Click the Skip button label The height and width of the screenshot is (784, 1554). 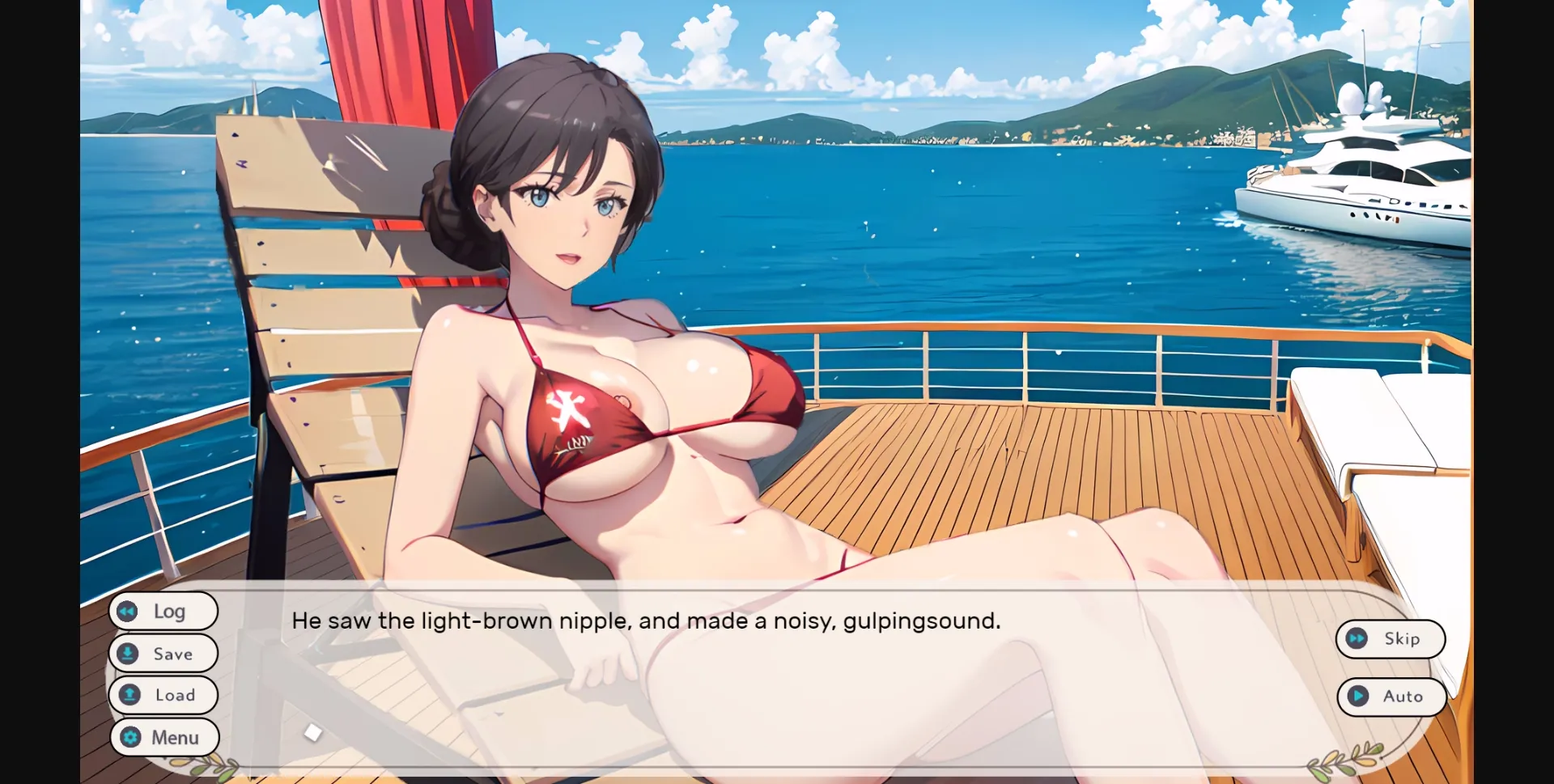[1402, 638]
